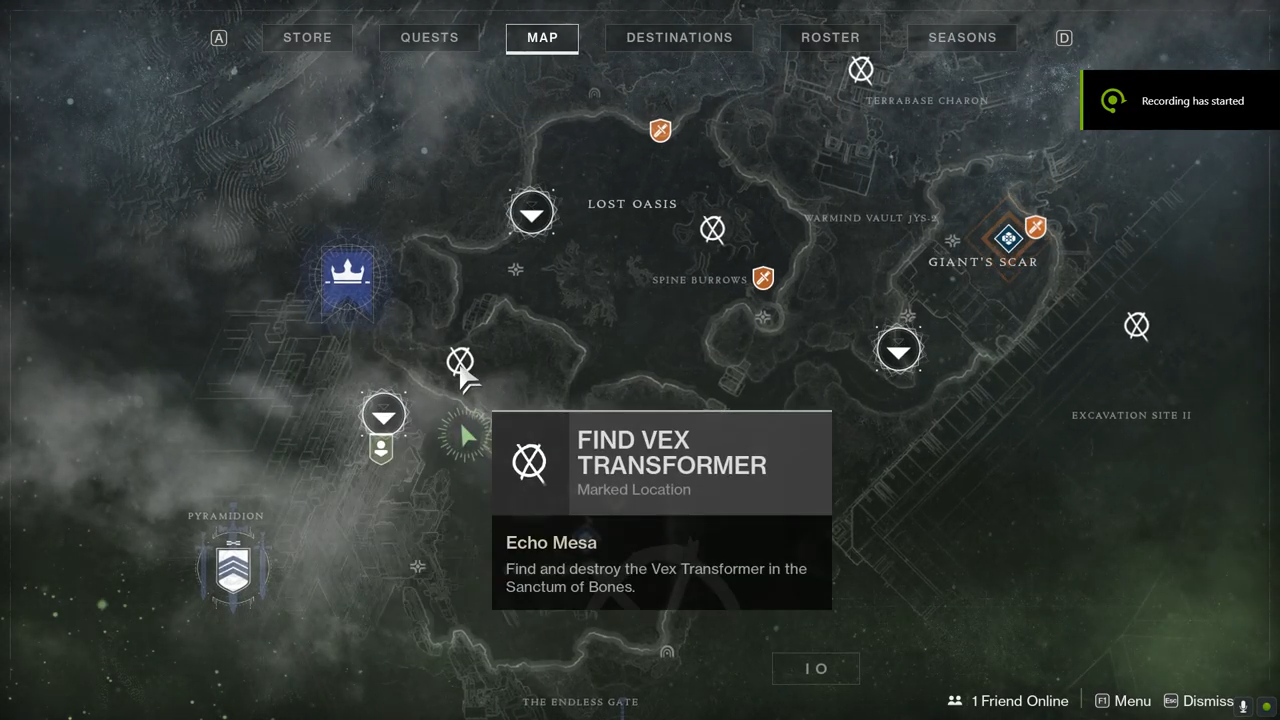Image resolution: width=1280 pixels, height=720 pixels.
Task: Click the Recording has started notification
Action: [1180, 100]
